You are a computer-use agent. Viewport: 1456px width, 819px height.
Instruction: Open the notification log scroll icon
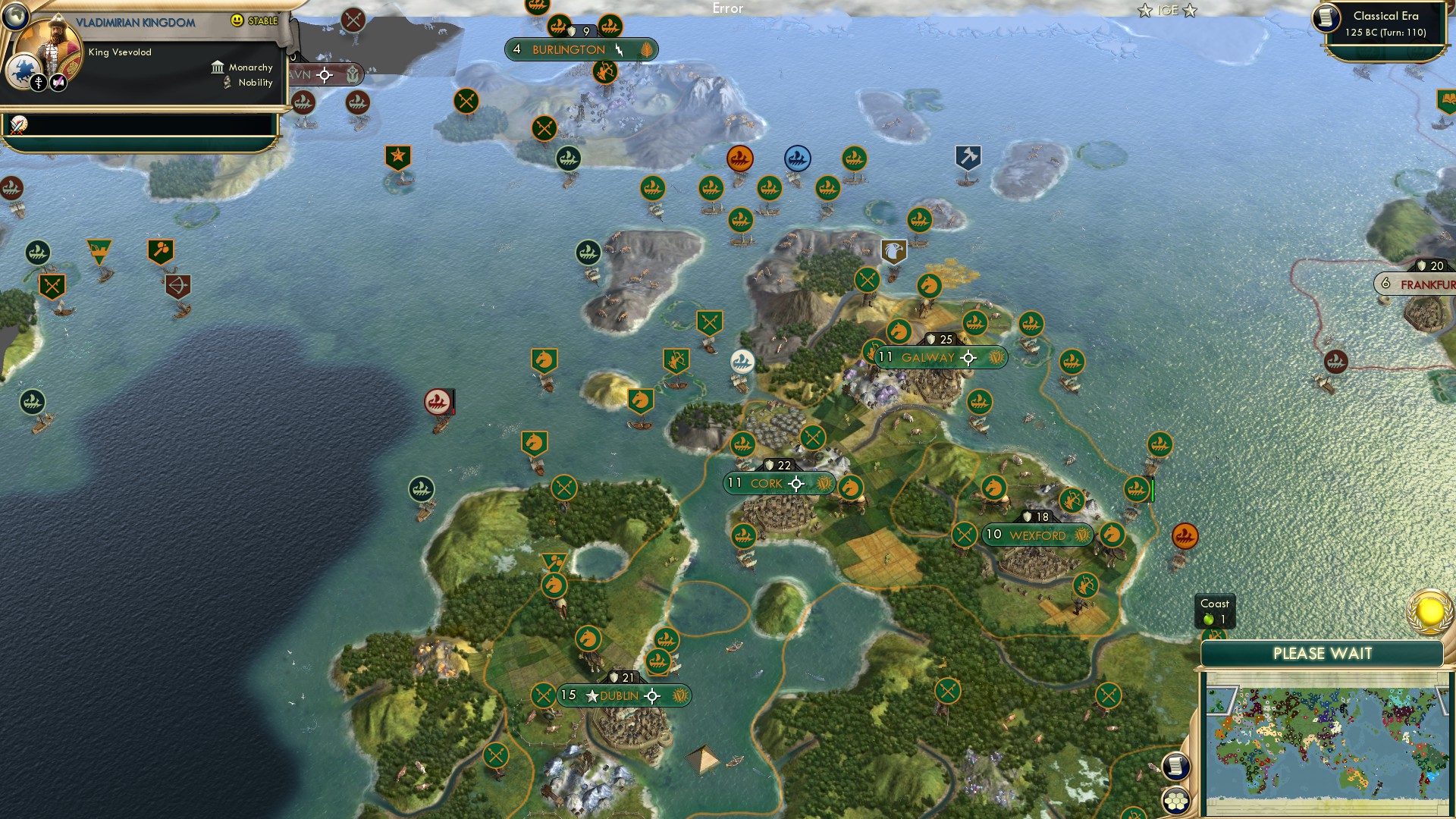pyautogui.click(x=1175, y=766)
